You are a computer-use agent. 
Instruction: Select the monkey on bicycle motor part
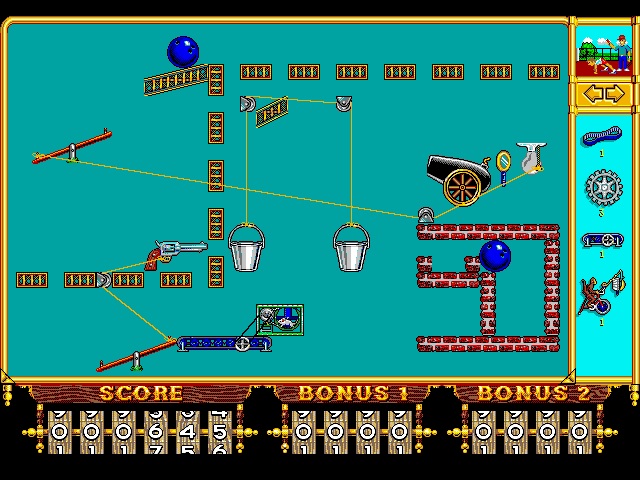coord(602,295)
